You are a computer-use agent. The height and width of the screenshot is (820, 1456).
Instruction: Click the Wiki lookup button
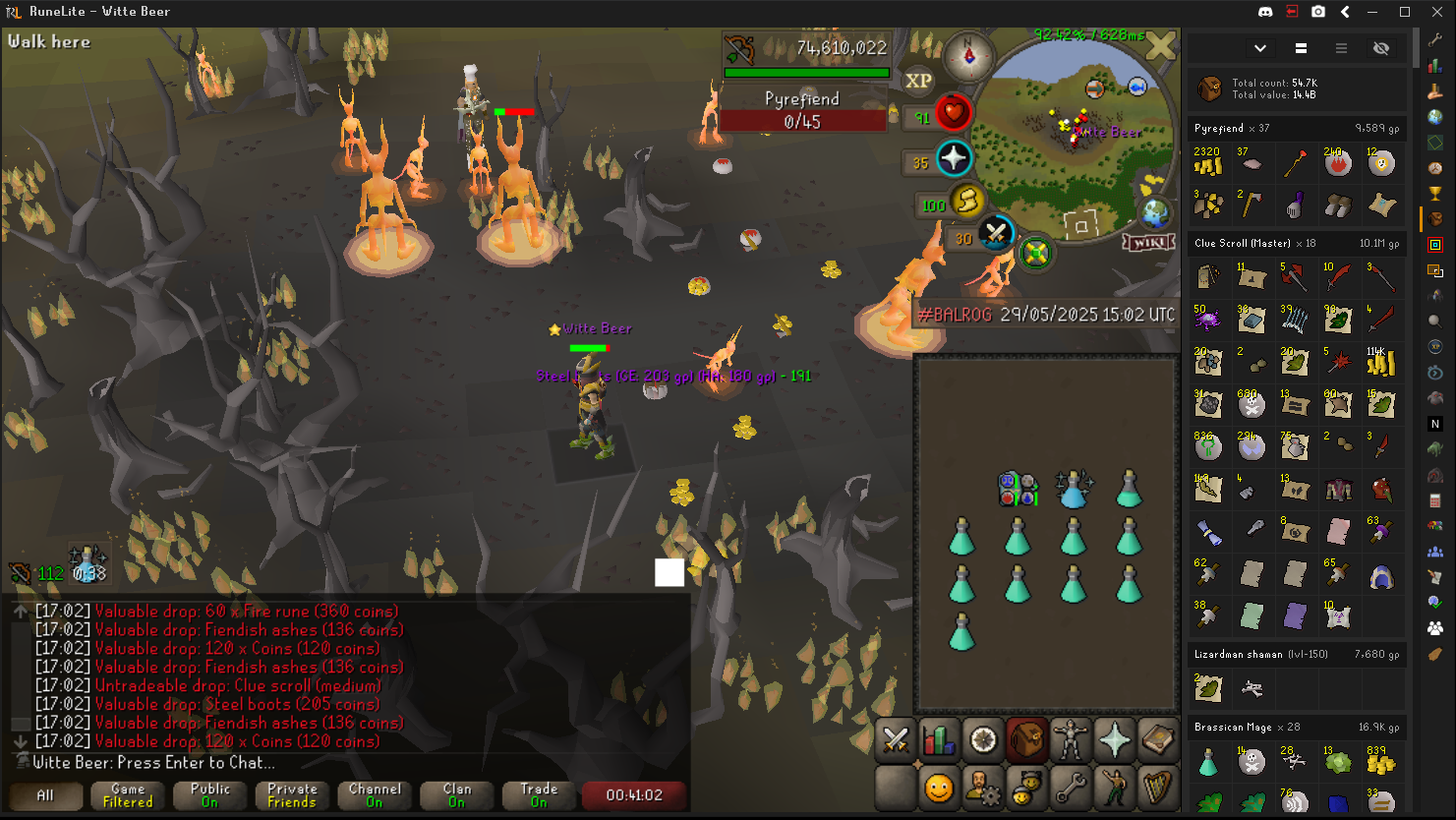click(x=1148, y=242)
